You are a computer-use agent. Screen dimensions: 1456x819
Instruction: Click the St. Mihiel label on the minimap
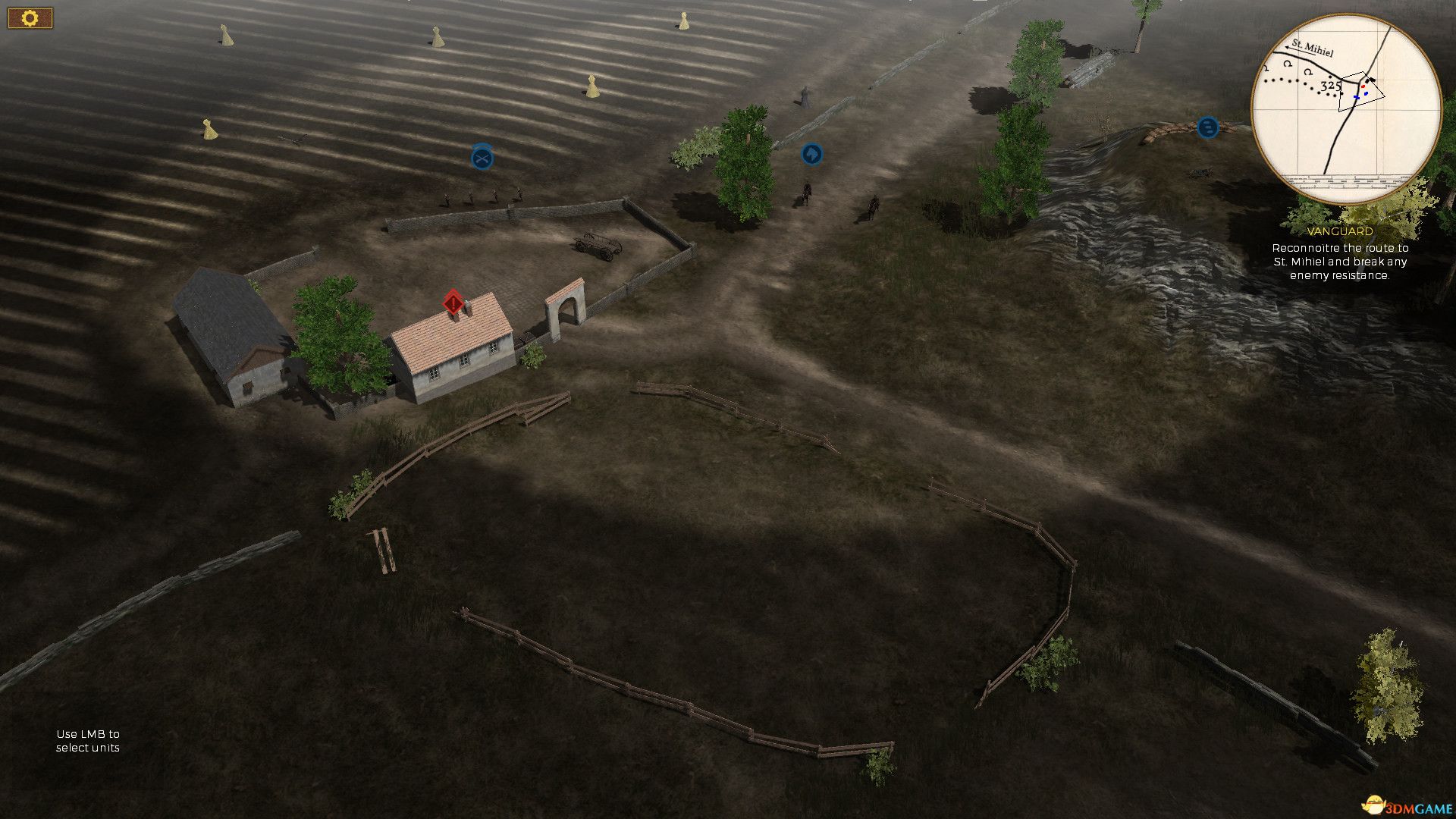pyautogui.click(x=1311, y=48)
